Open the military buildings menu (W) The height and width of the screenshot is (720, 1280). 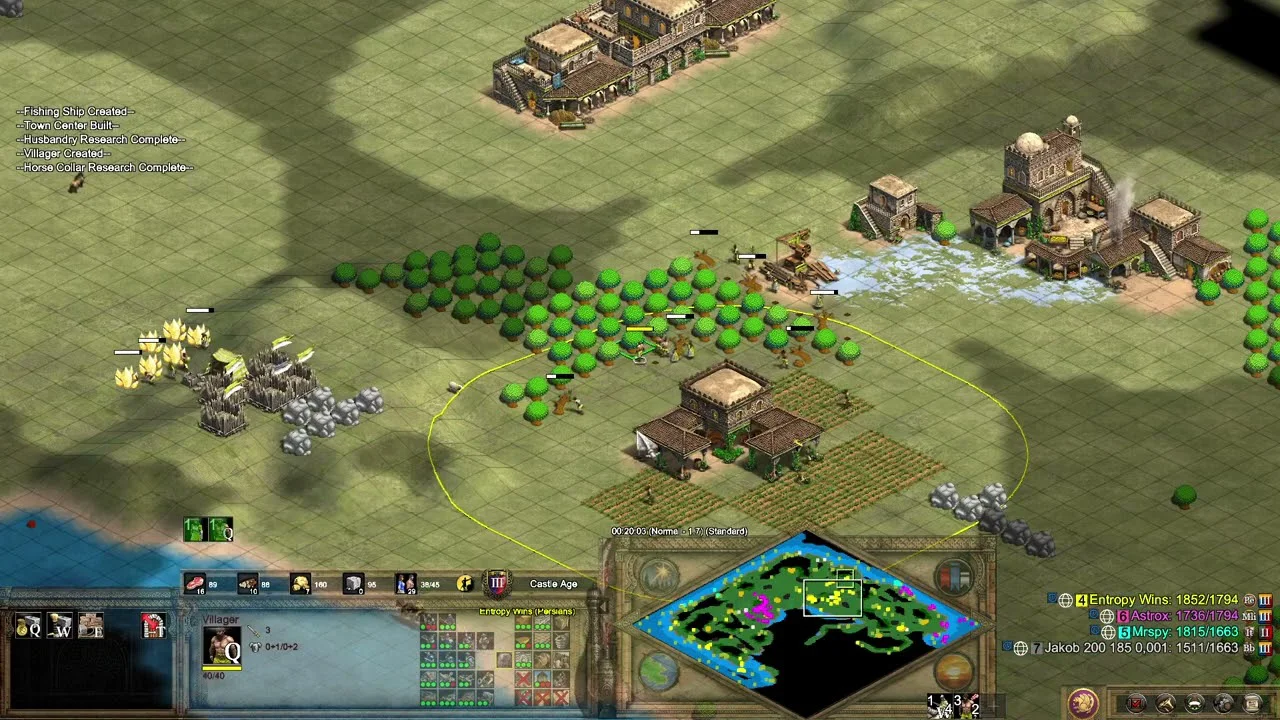click(60, 625)
